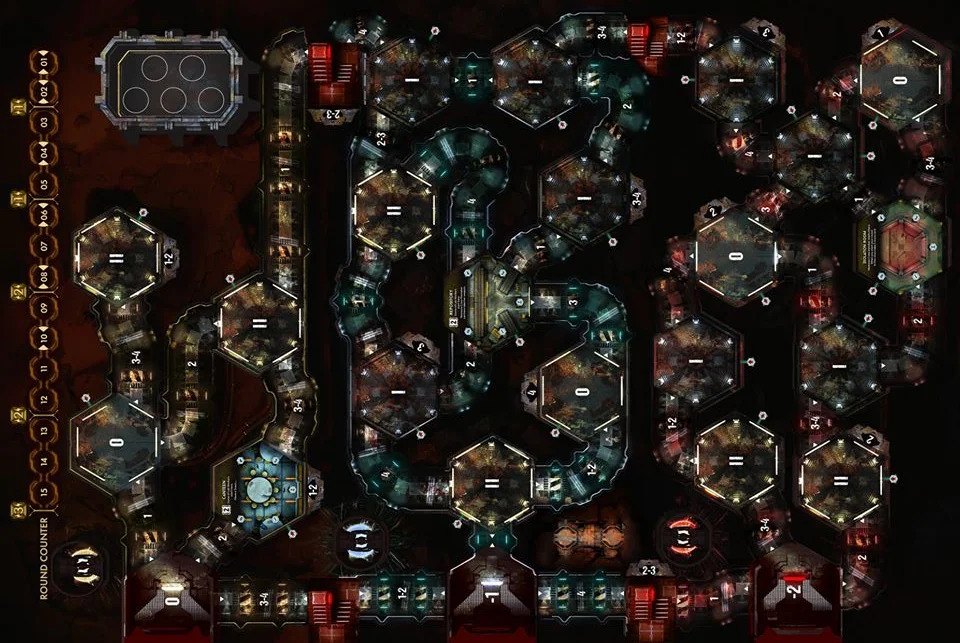Viewport: 960px width, 643px height.
Task: Select round 01 on the Round Counter
Action: 45,58
